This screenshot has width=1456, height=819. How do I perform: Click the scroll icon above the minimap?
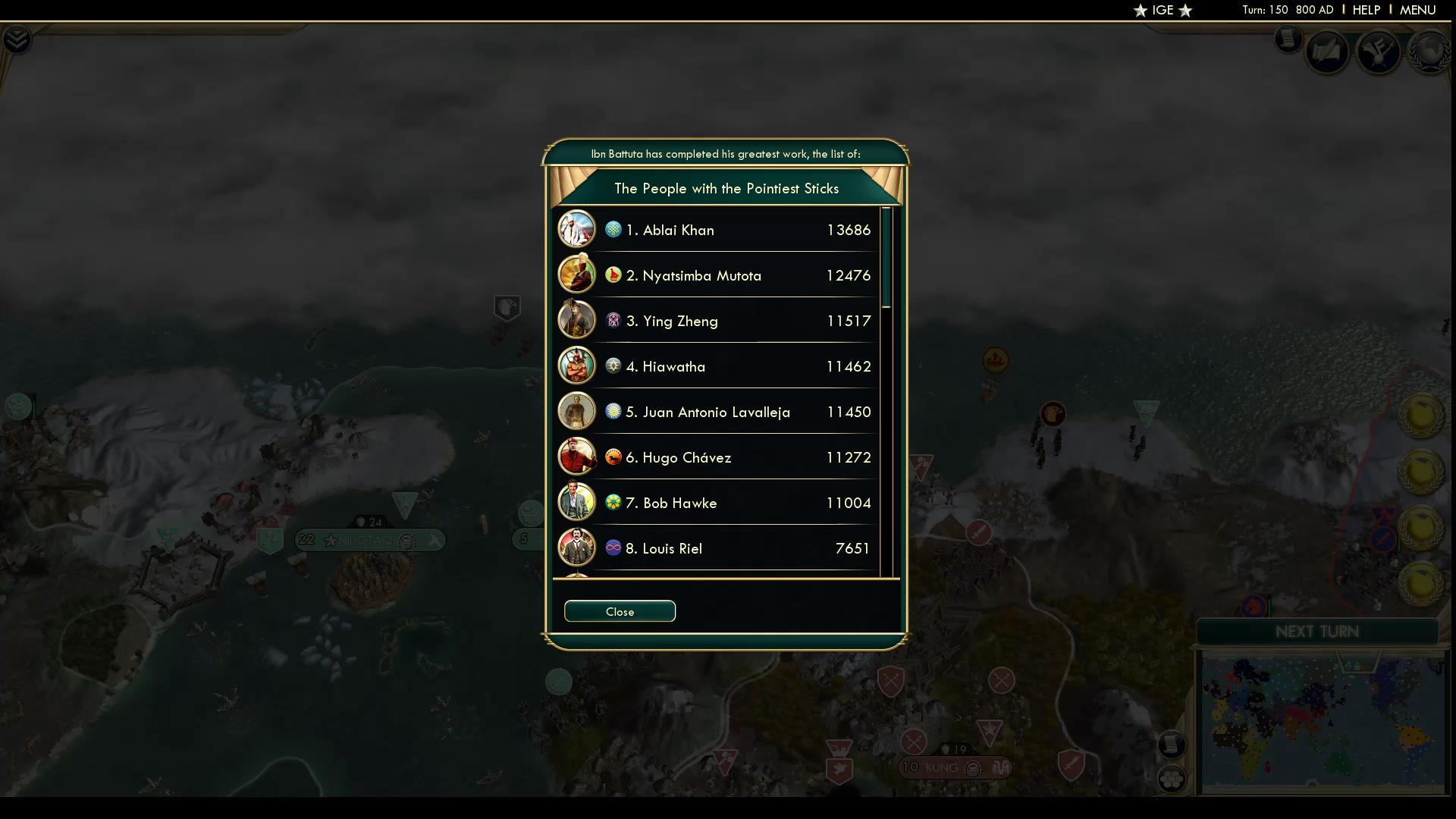pyautogui.click(x=1172, y=745)
